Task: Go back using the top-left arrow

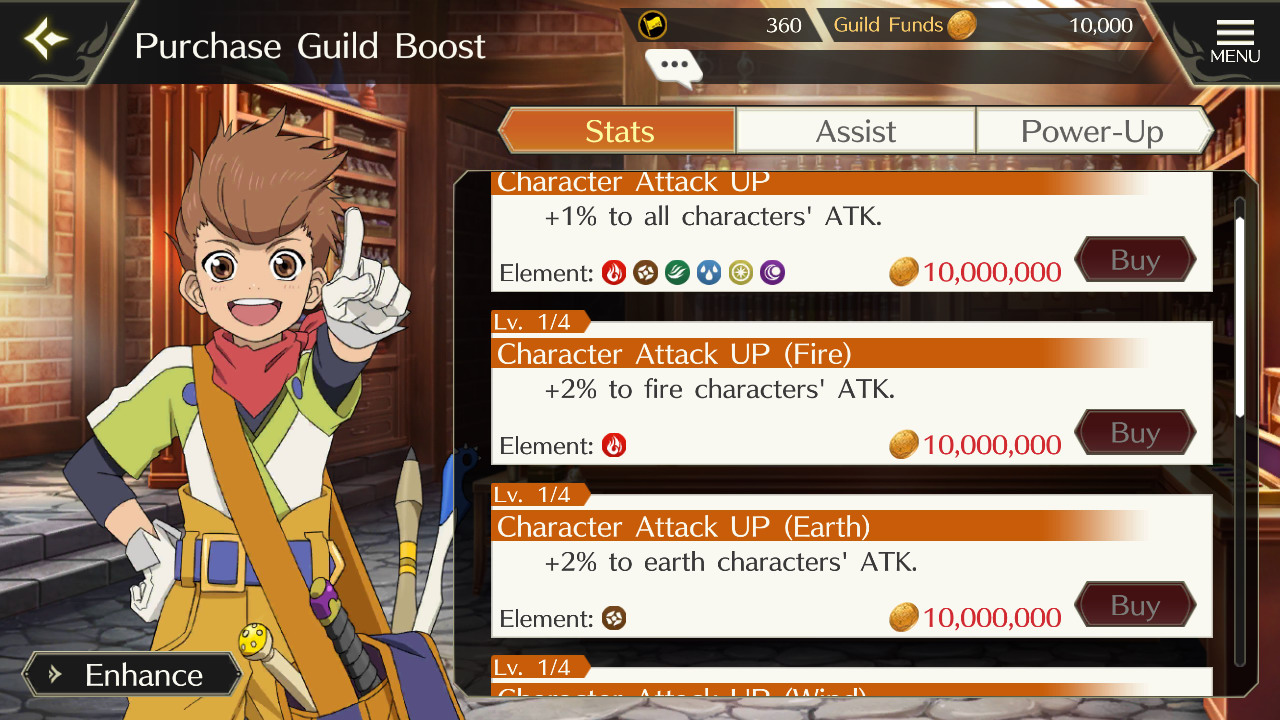Action: click(x=47, y=40)
